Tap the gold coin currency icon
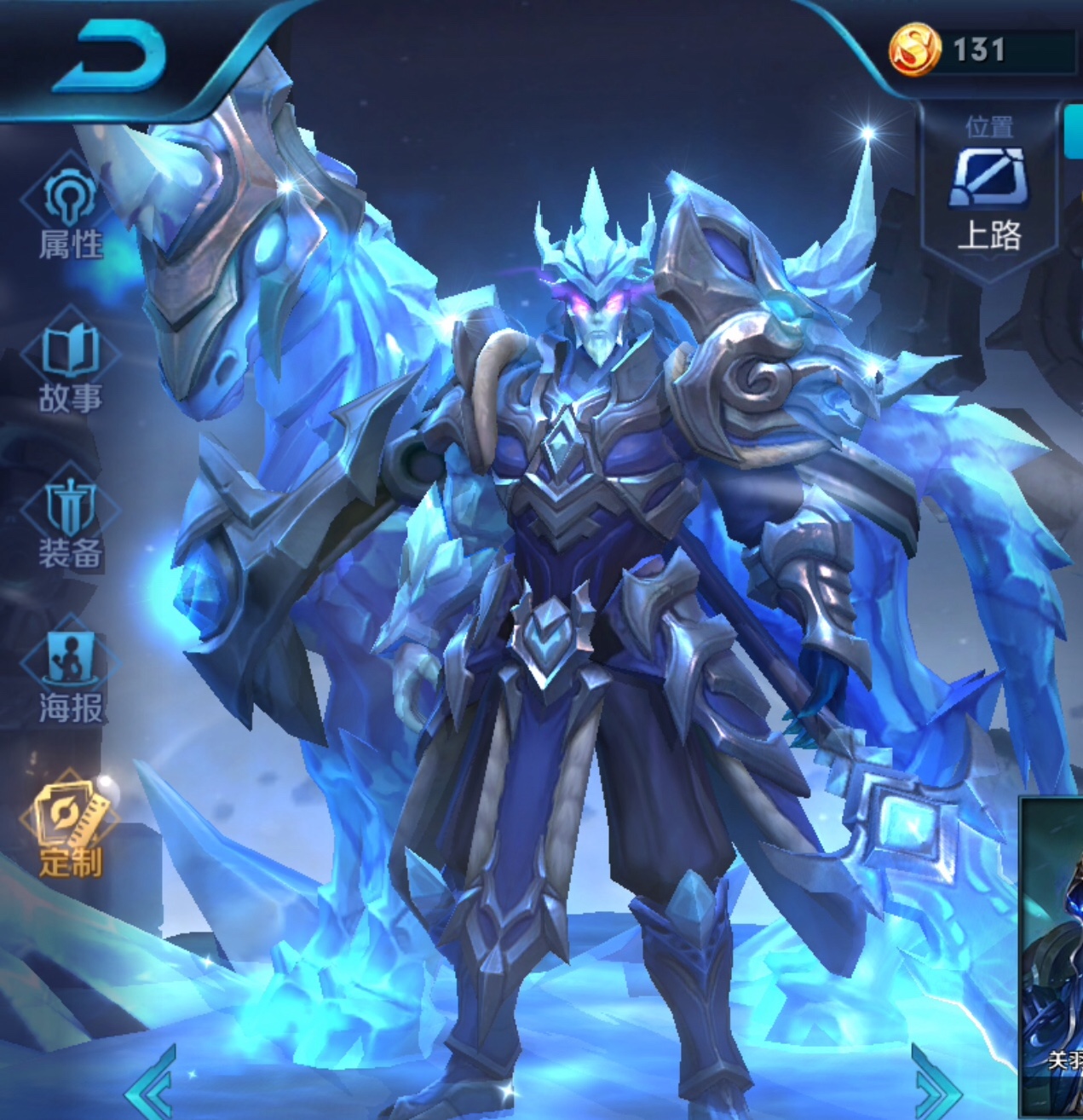The width and height of the screenshot is (1083, 1120). pos(915,50)
